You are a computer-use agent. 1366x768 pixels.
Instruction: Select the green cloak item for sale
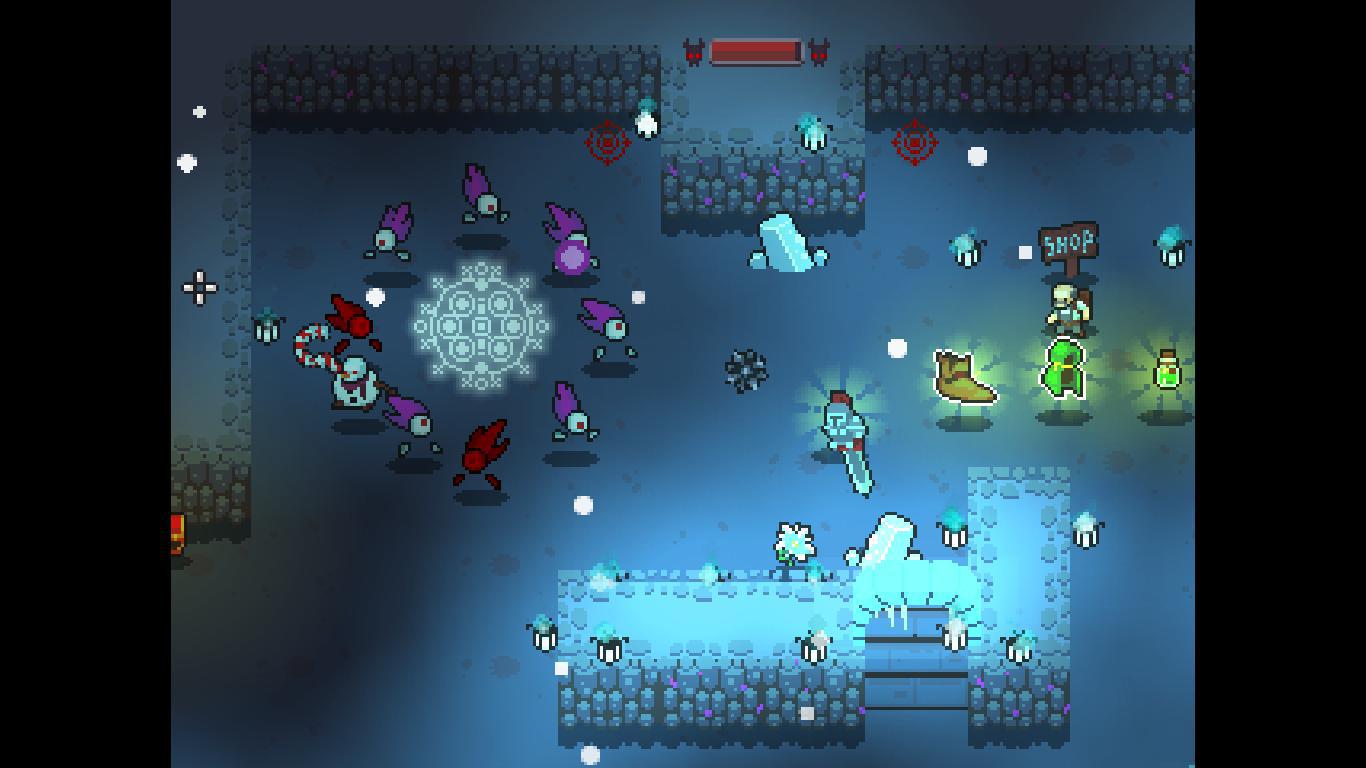pos(1066,369)
